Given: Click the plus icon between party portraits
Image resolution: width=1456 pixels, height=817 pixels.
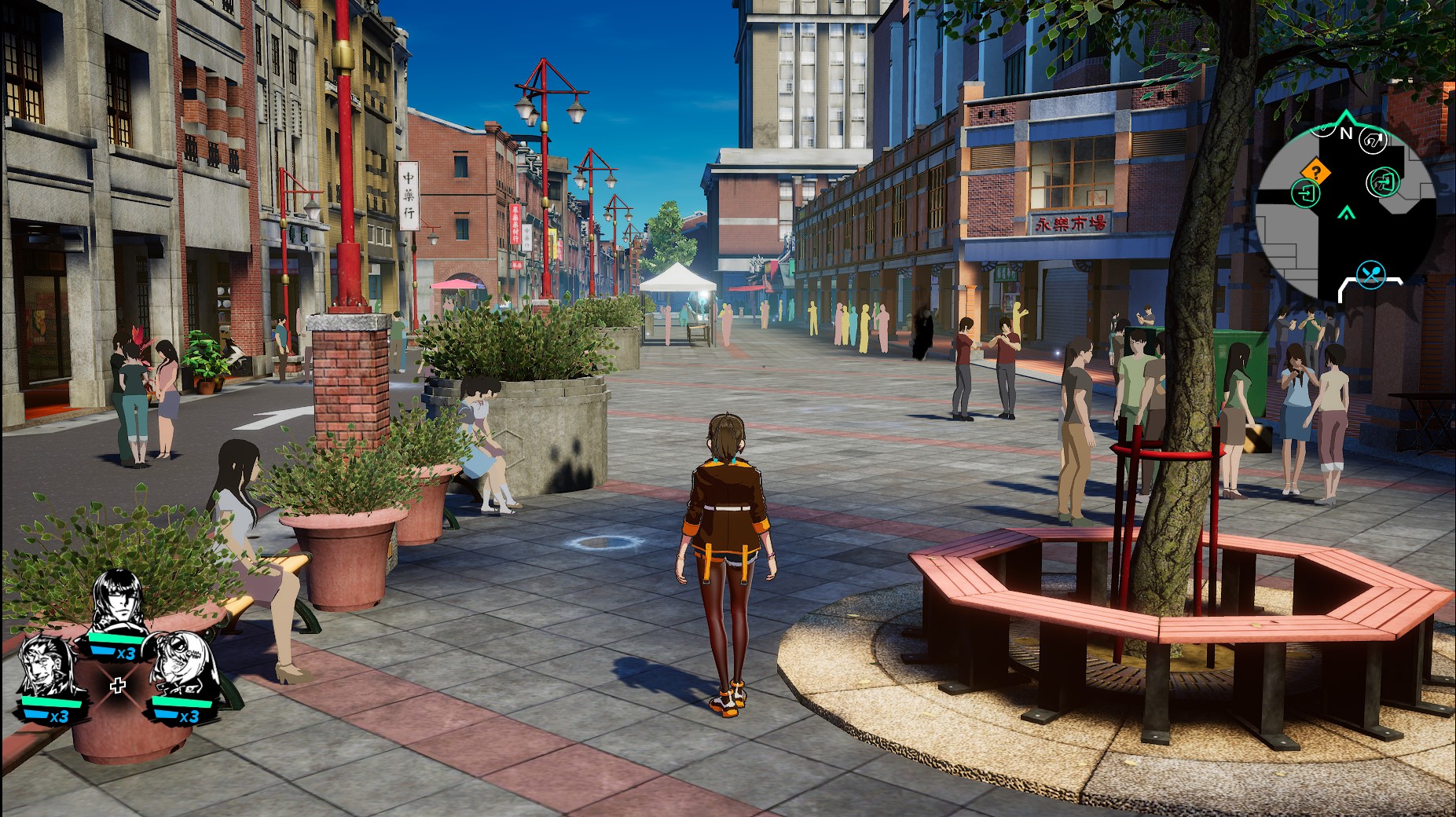Looking at the screenshot, I should pyautogui.click(x=118, y=686).
